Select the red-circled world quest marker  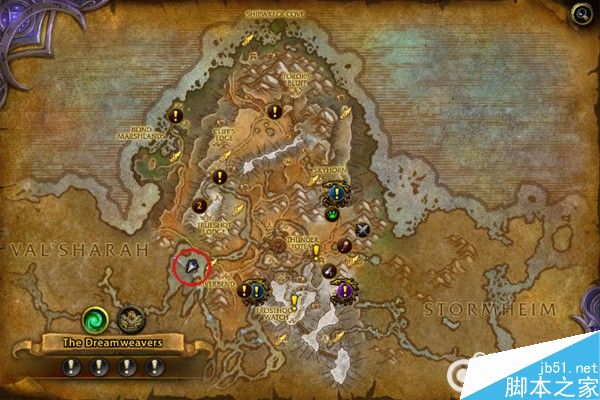click(191, 267)
